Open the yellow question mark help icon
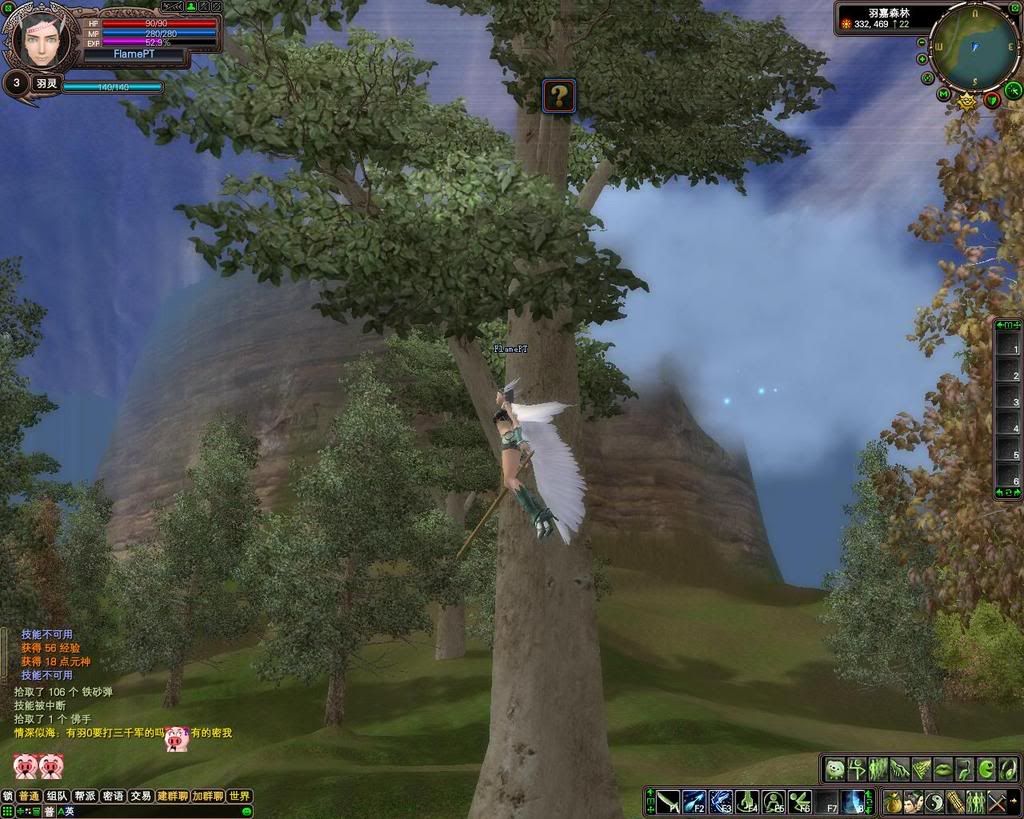 [559, 96]
